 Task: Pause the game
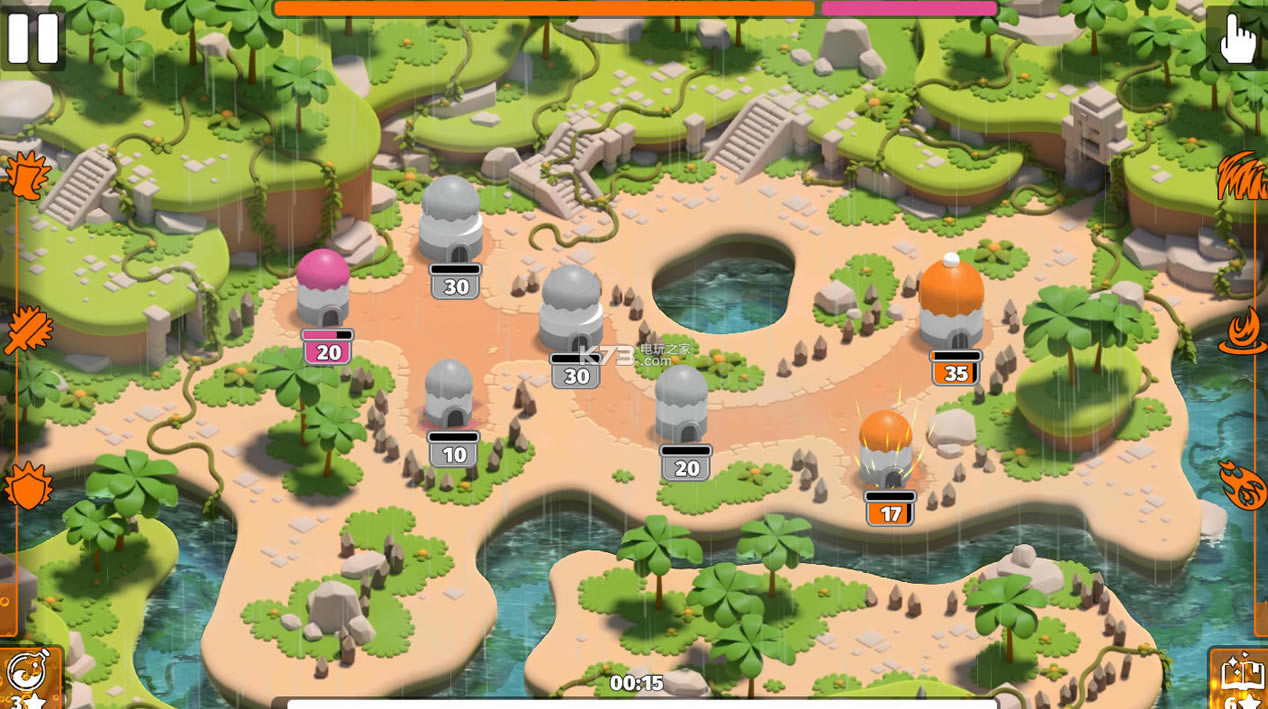click(x=33, y=37)
